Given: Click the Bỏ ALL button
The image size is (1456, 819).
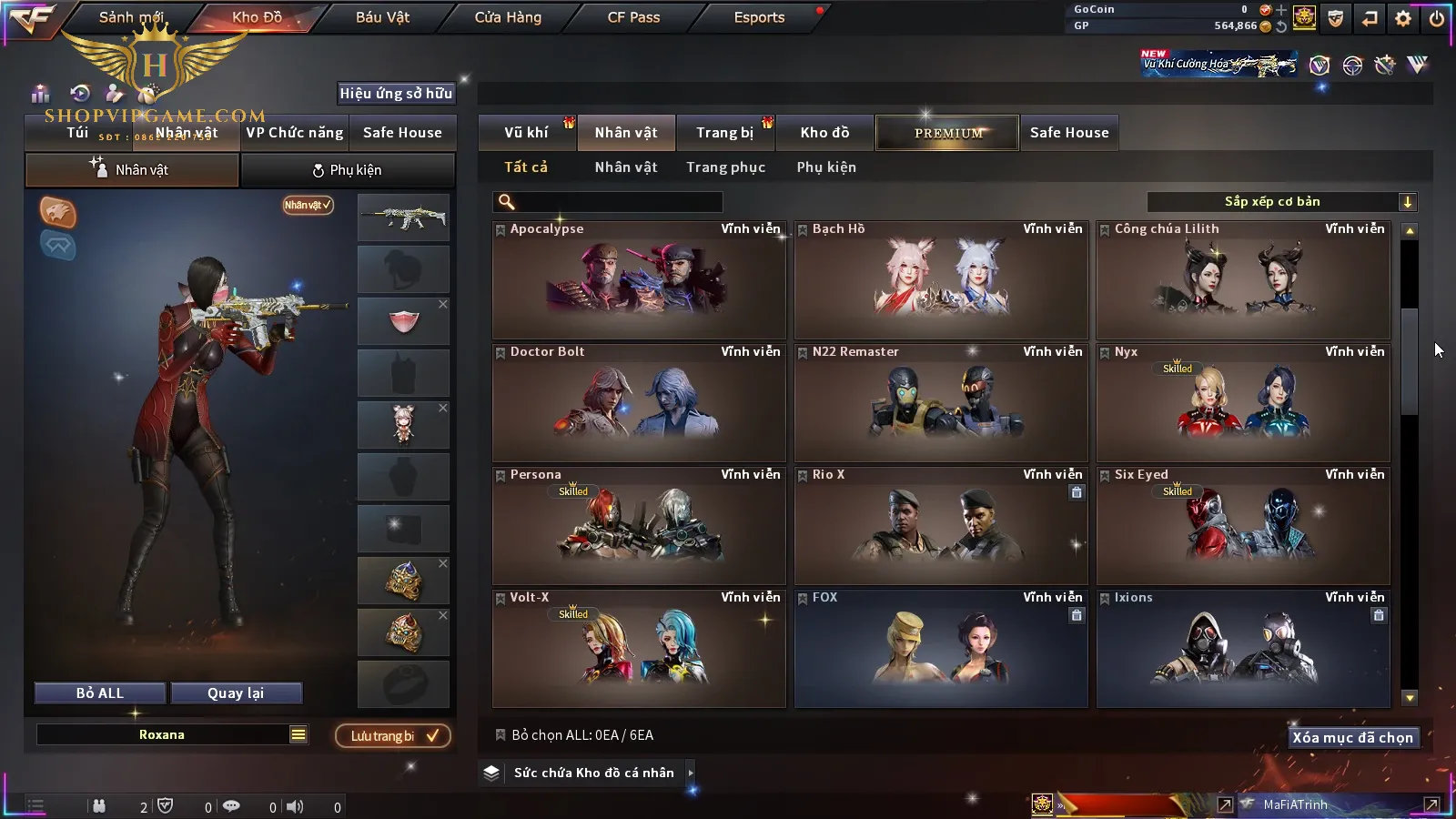Looking at the screenshot, I should [x=100, y=693].
